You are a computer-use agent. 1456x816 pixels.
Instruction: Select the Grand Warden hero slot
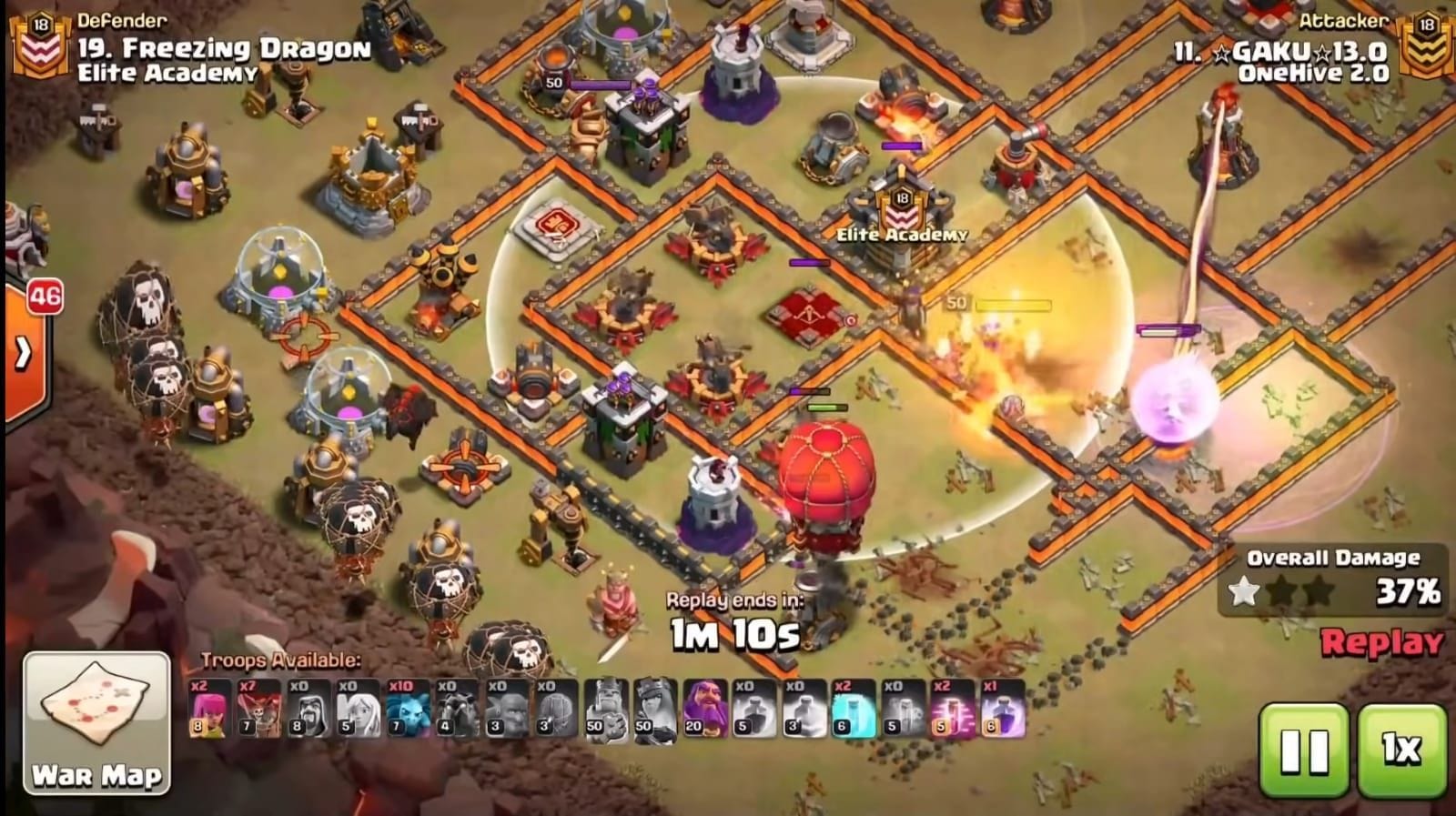pyautogui.click(x=705, y=708)
